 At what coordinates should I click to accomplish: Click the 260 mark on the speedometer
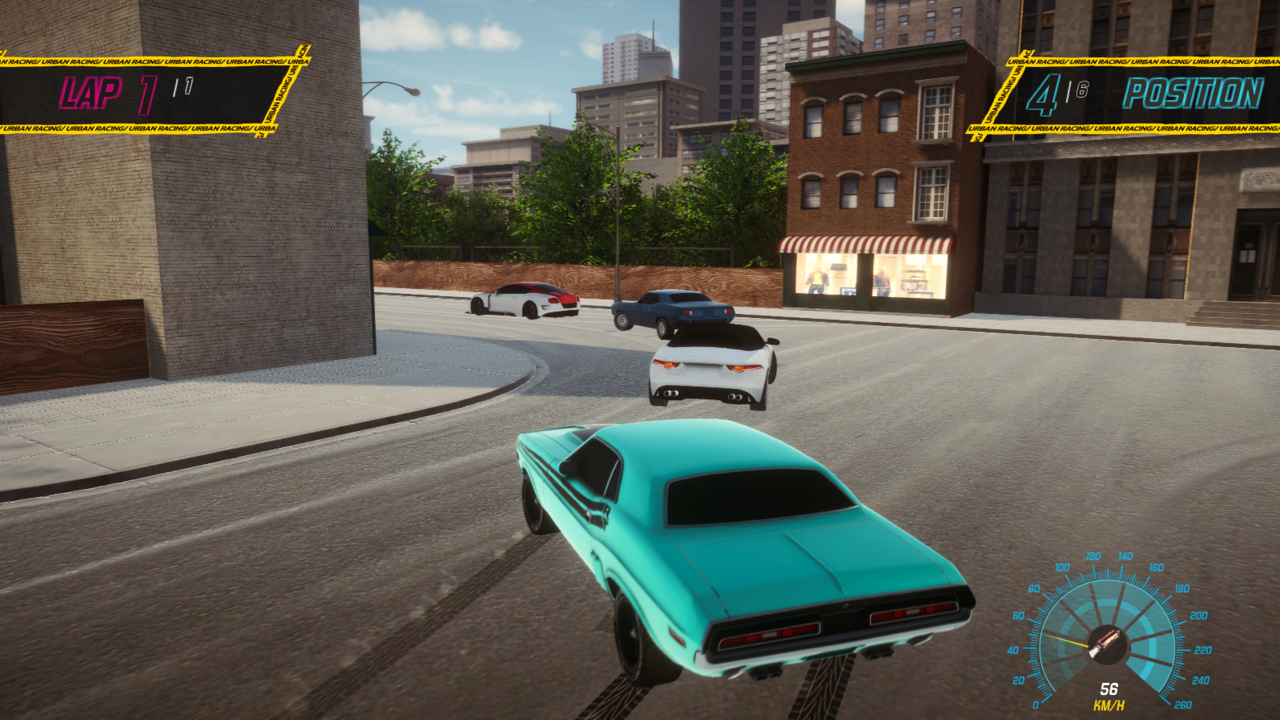pos(1184,703)
